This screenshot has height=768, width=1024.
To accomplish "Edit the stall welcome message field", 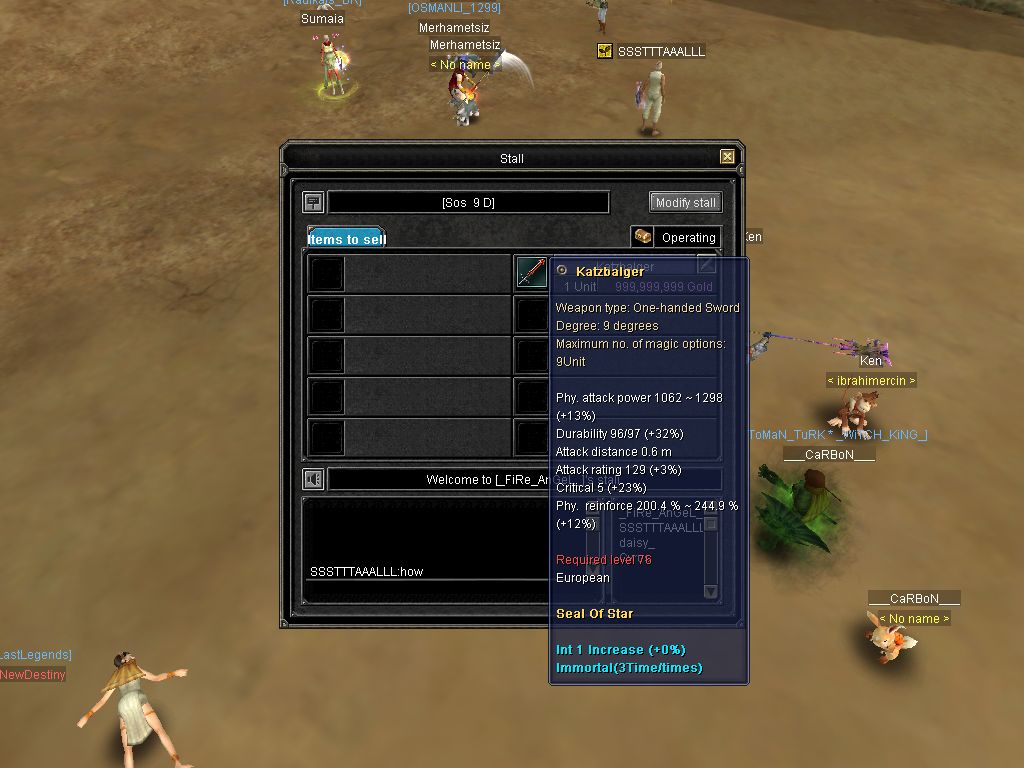I will pyautogui.click(x=440, y=480).
